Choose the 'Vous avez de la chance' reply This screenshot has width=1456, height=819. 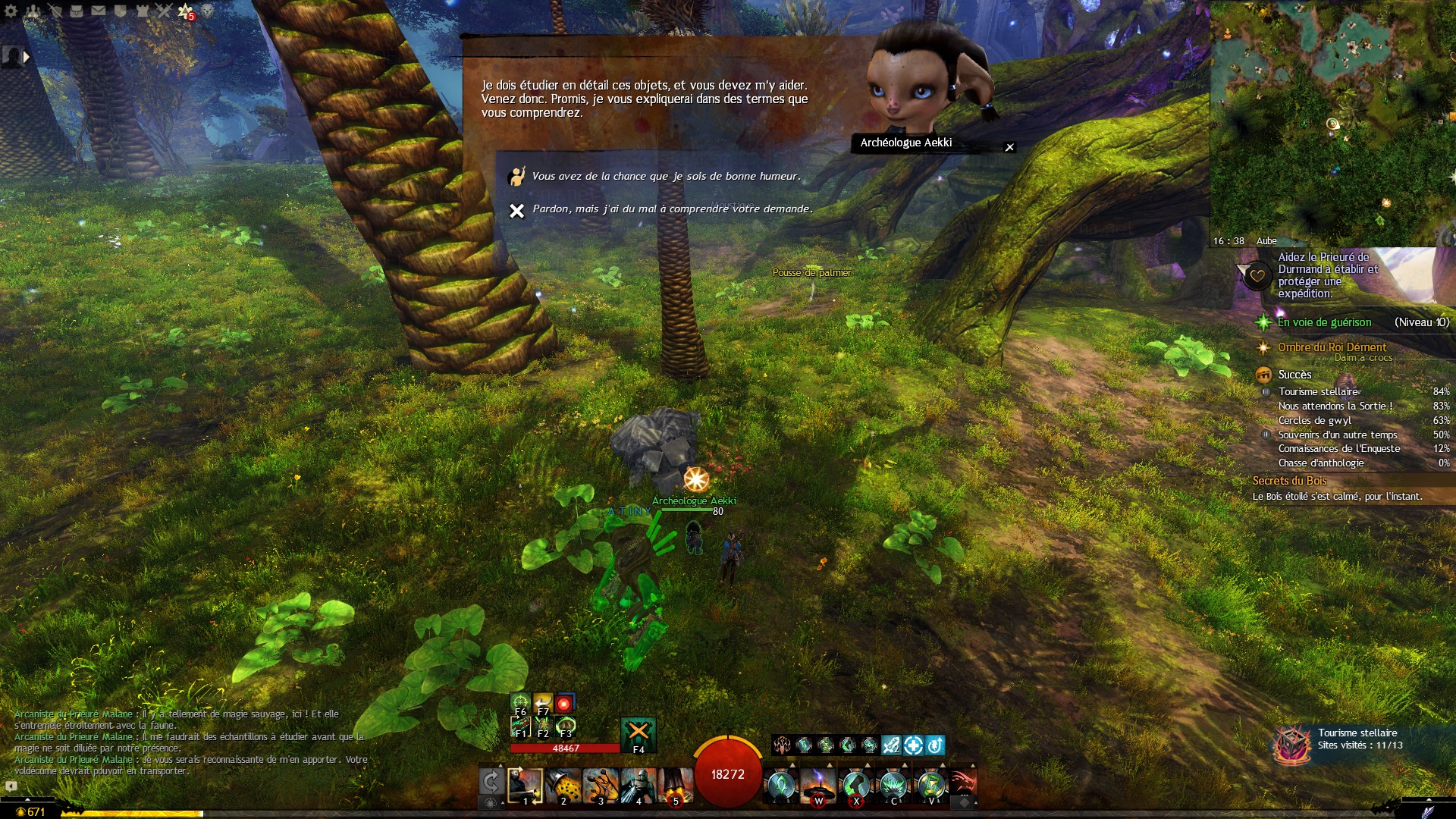point(665,177)
